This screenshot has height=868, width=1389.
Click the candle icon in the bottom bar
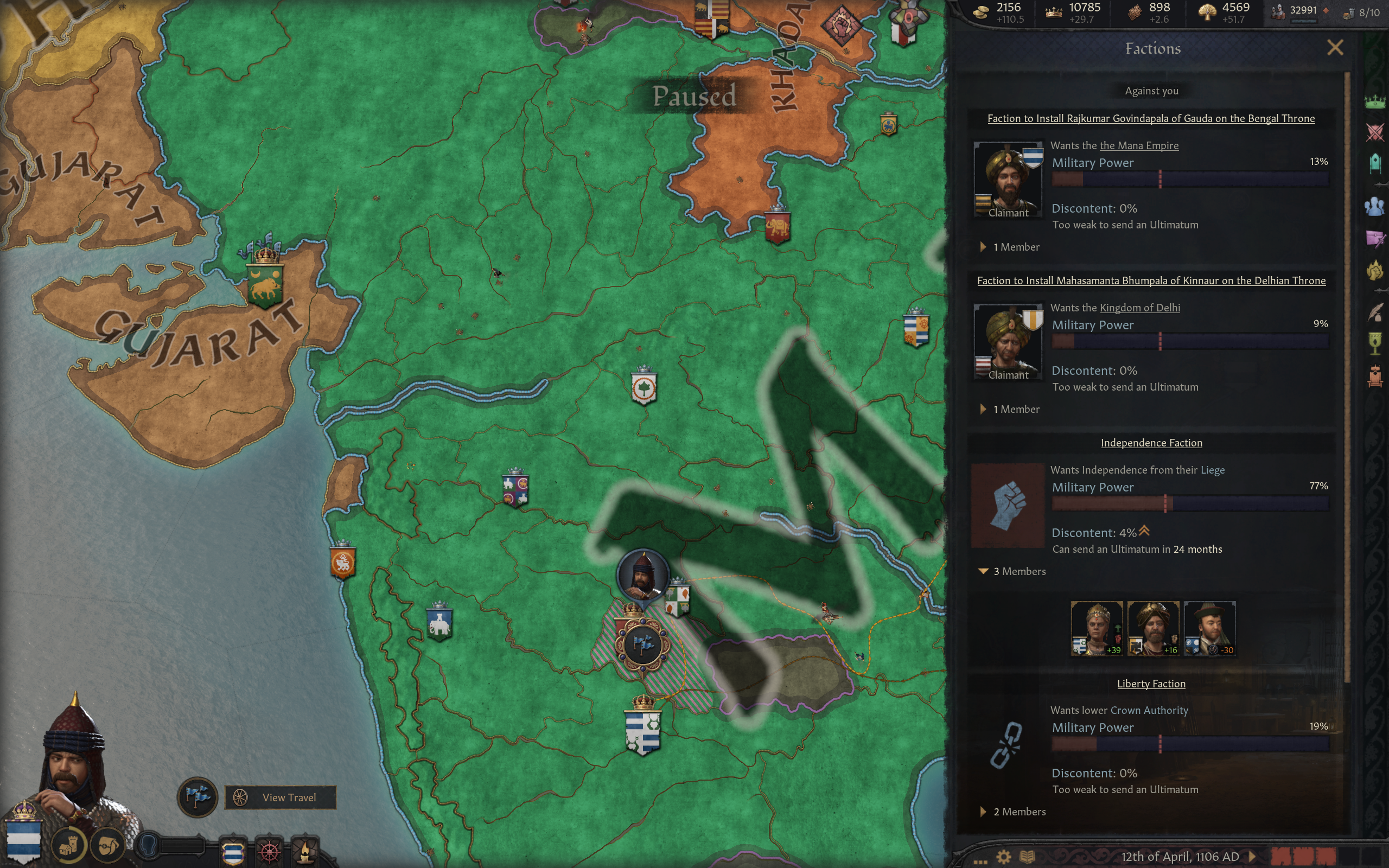click(304, 851)
